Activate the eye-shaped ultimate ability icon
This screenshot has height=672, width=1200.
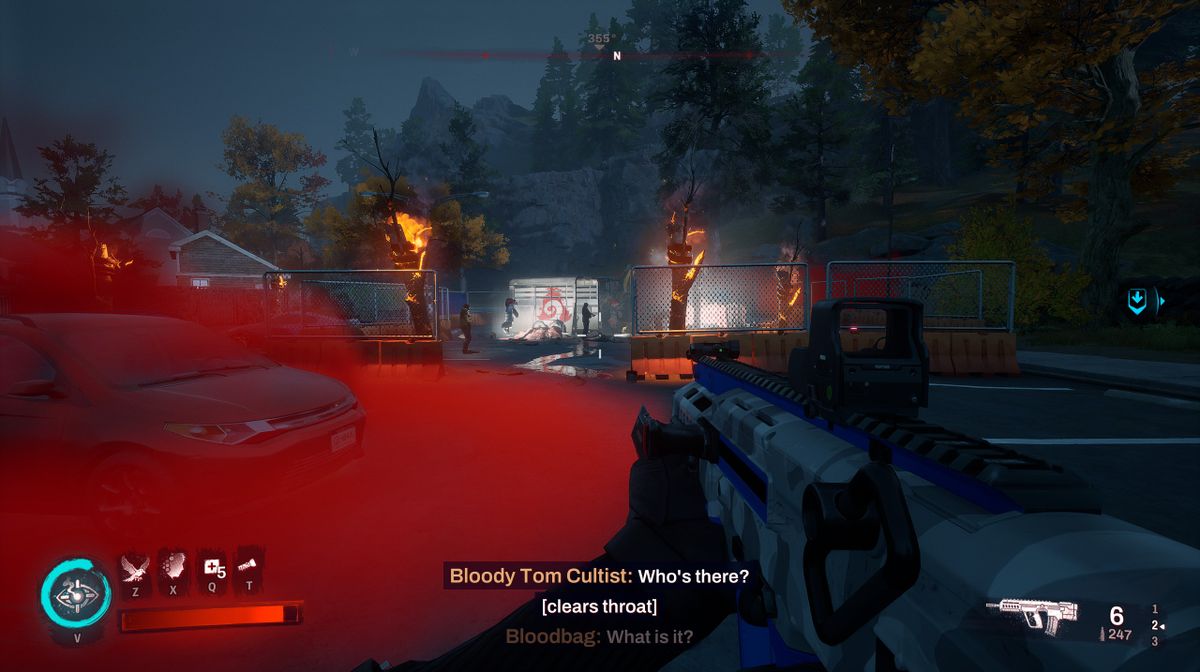pos(76,594)
